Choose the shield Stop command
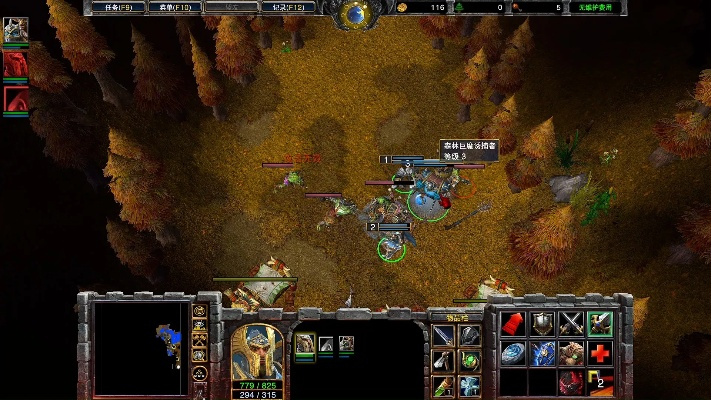Image resolution: width=711 pixels, height=400 pixels. click(542, 323)
